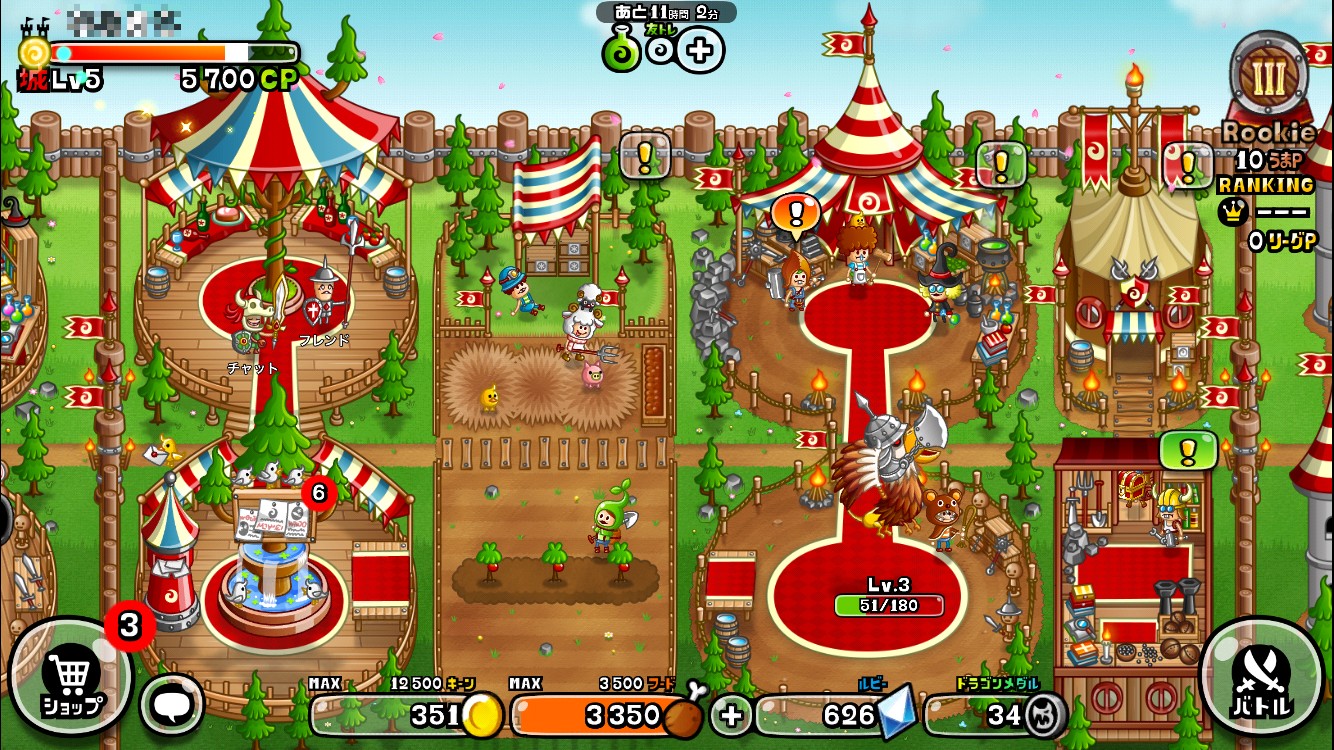Tap the plus button beside the food bar
Image resolution: width=1334 pixels, height=750 pixels.
coord(731,715)
